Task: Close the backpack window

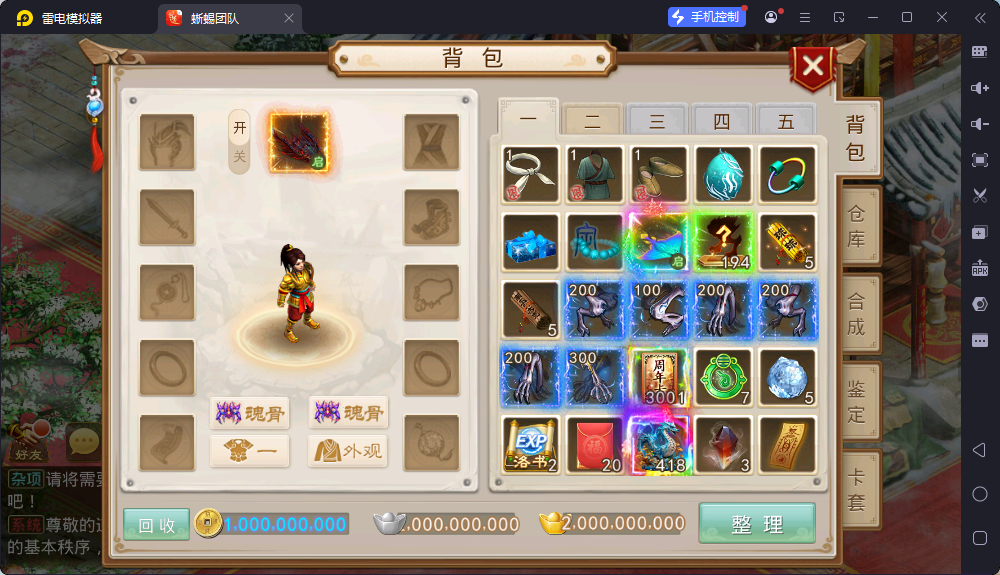Action: [x=814, y=67]
